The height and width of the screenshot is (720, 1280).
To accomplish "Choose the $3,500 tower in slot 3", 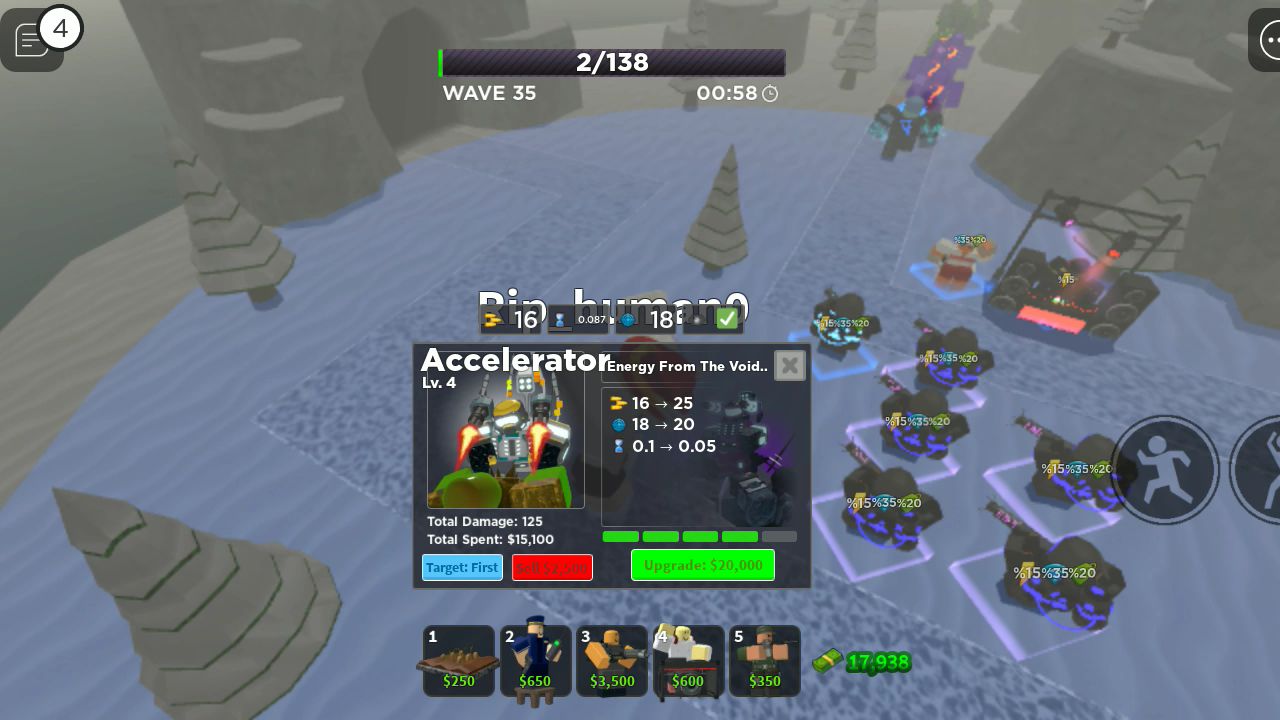I will pos(611,661).
